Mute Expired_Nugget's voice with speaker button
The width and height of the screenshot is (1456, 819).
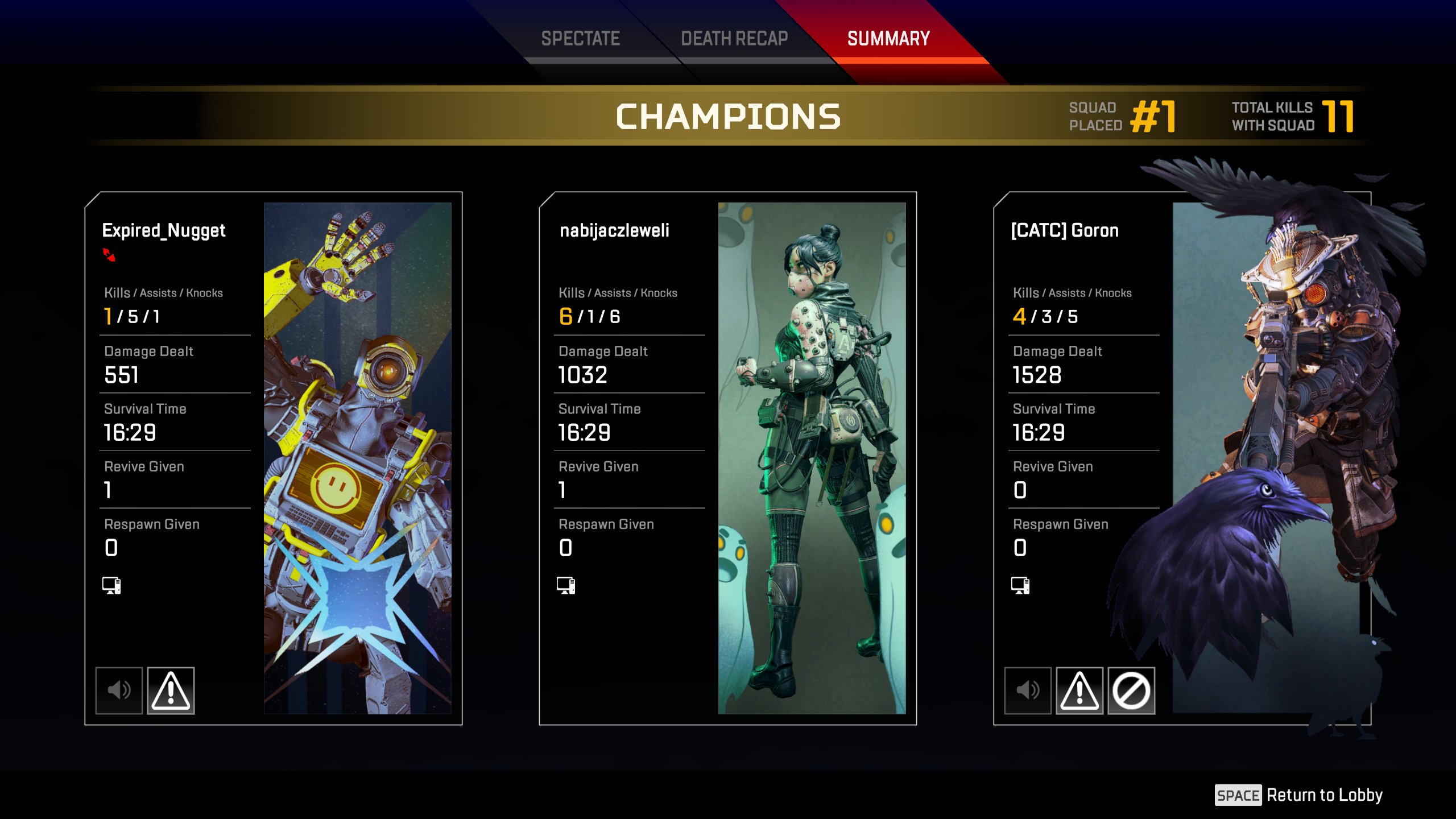click(119, 690)
